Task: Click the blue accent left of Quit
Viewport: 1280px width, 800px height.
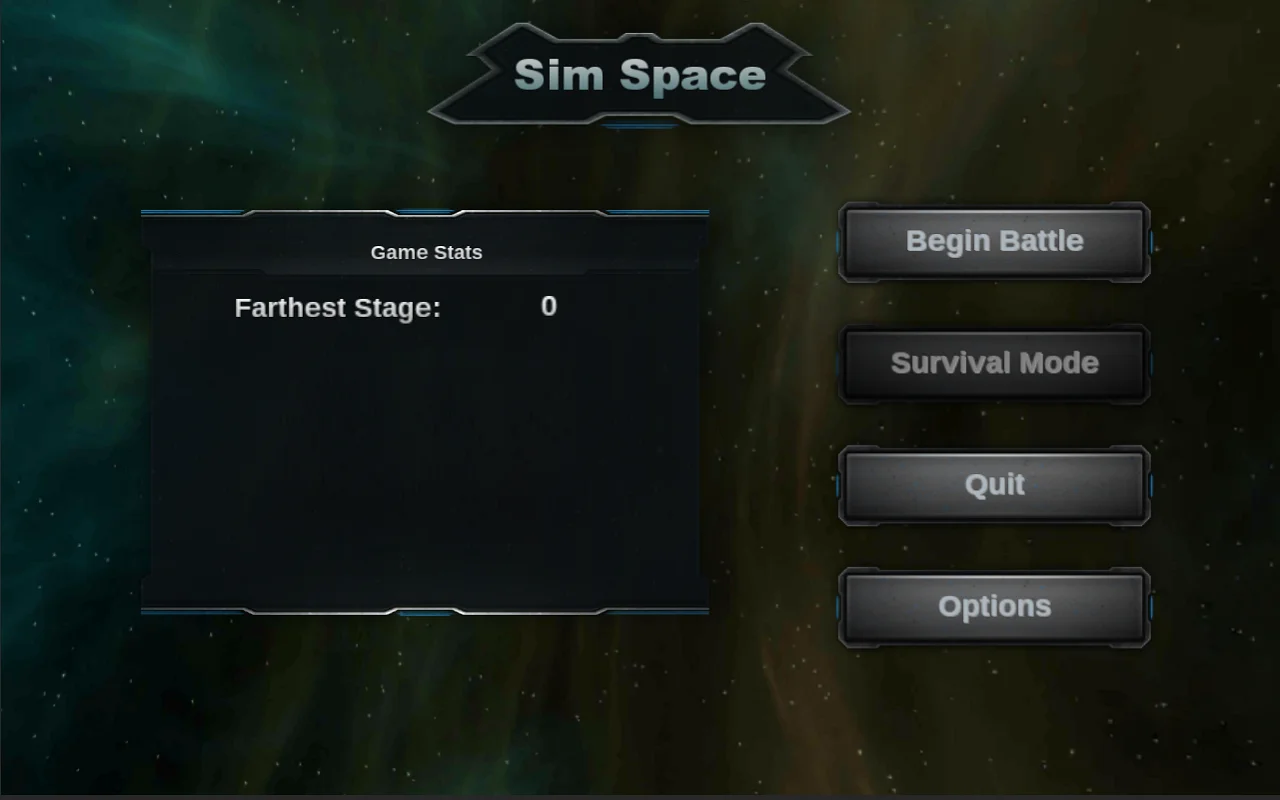Action: (838, 485)
